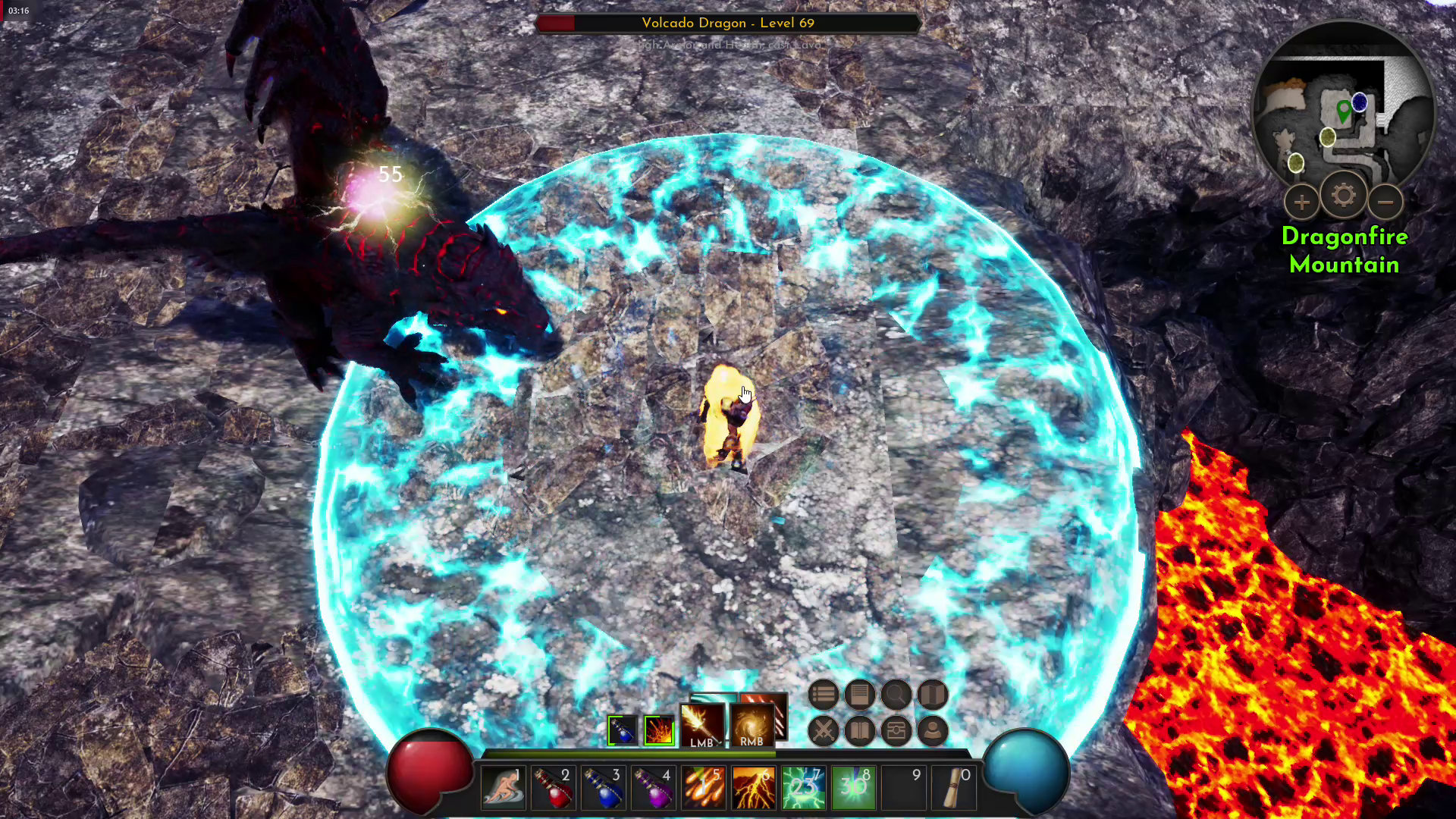Open the crossed swords menu button
Viewport: 1456px width, 819px height.
[x=823, y=731]
